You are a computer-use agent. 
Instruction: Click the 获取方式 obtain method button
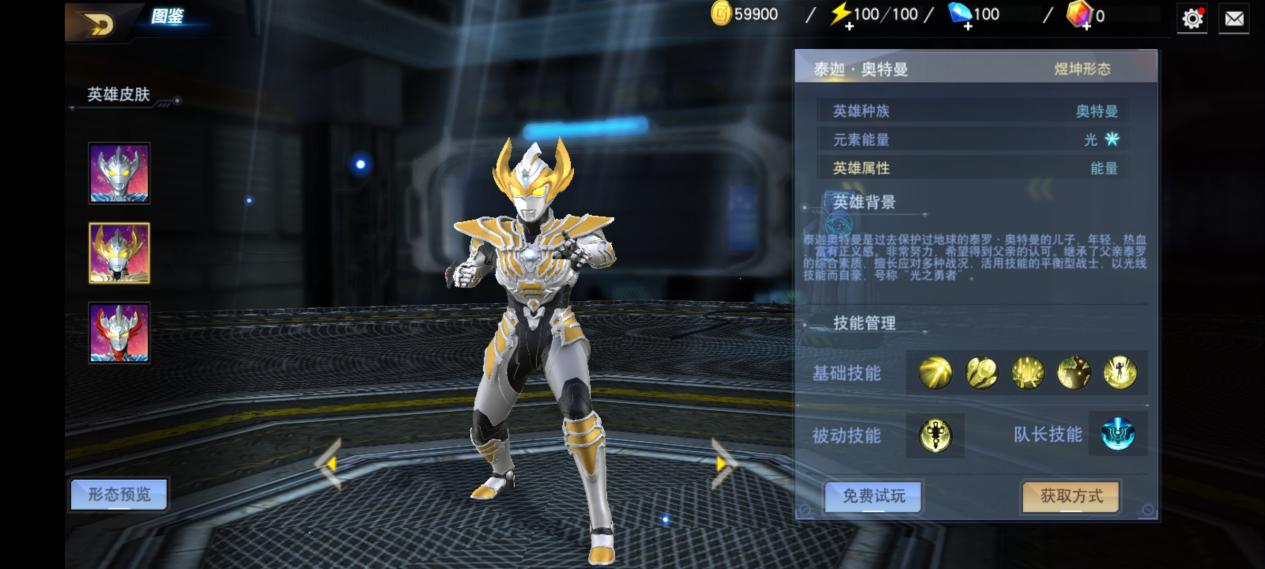tap(1070, 496)
